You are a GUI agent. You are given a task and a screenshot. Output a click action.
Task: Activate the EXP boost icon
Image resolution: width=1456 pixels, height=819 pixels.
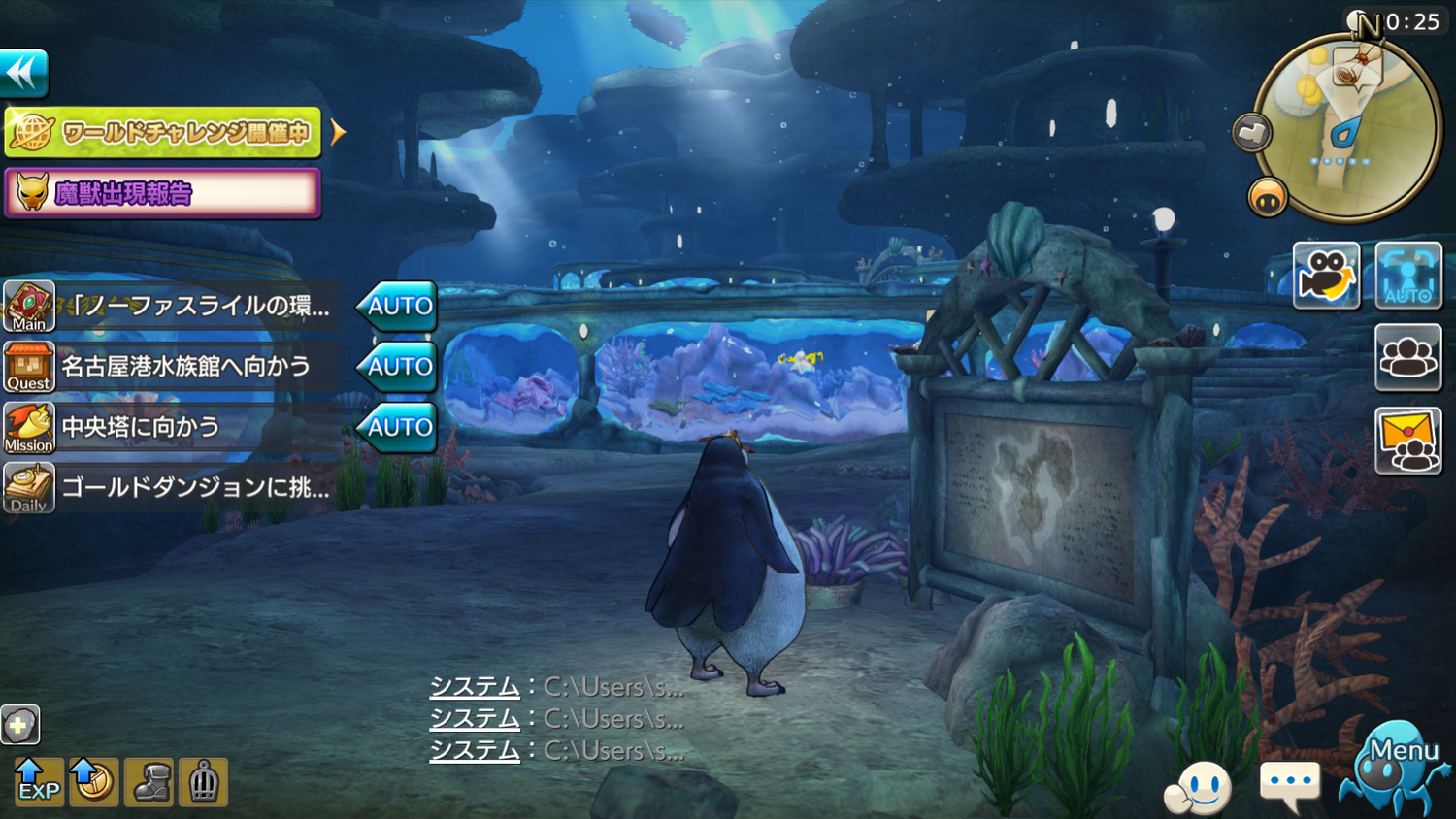point(38,782)
